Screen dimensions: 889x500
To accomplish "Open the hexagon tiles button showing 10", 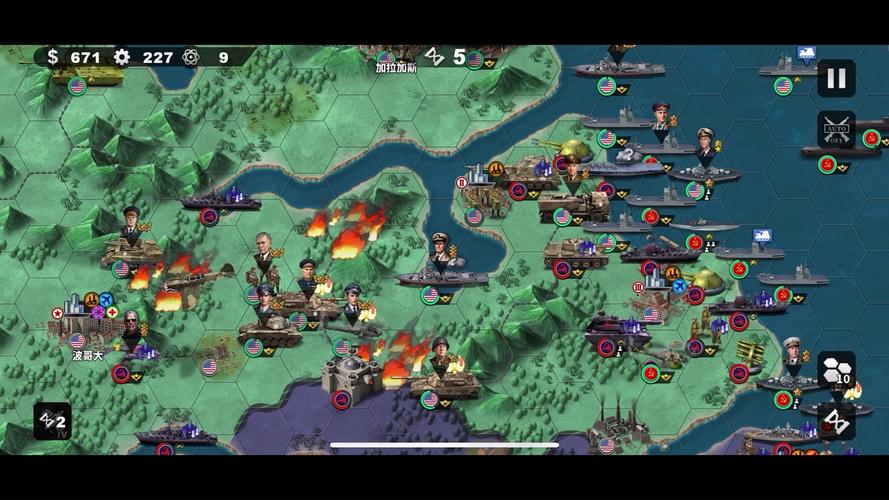I will [x=836, y=370].
